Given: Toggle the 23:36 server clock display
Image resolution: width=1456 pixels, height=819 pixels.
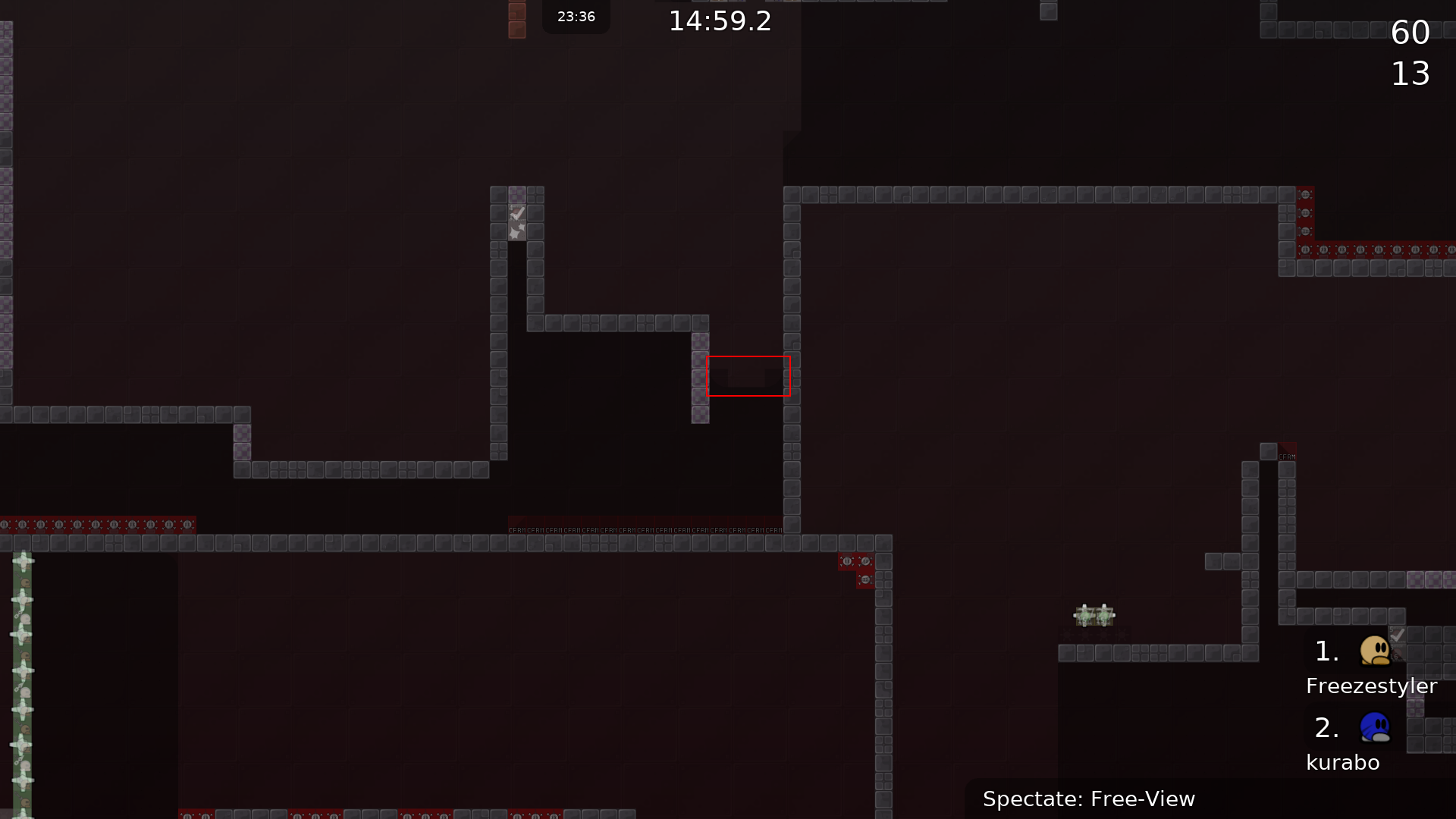Looking at the screenshot, I should [x=576, y=17].
